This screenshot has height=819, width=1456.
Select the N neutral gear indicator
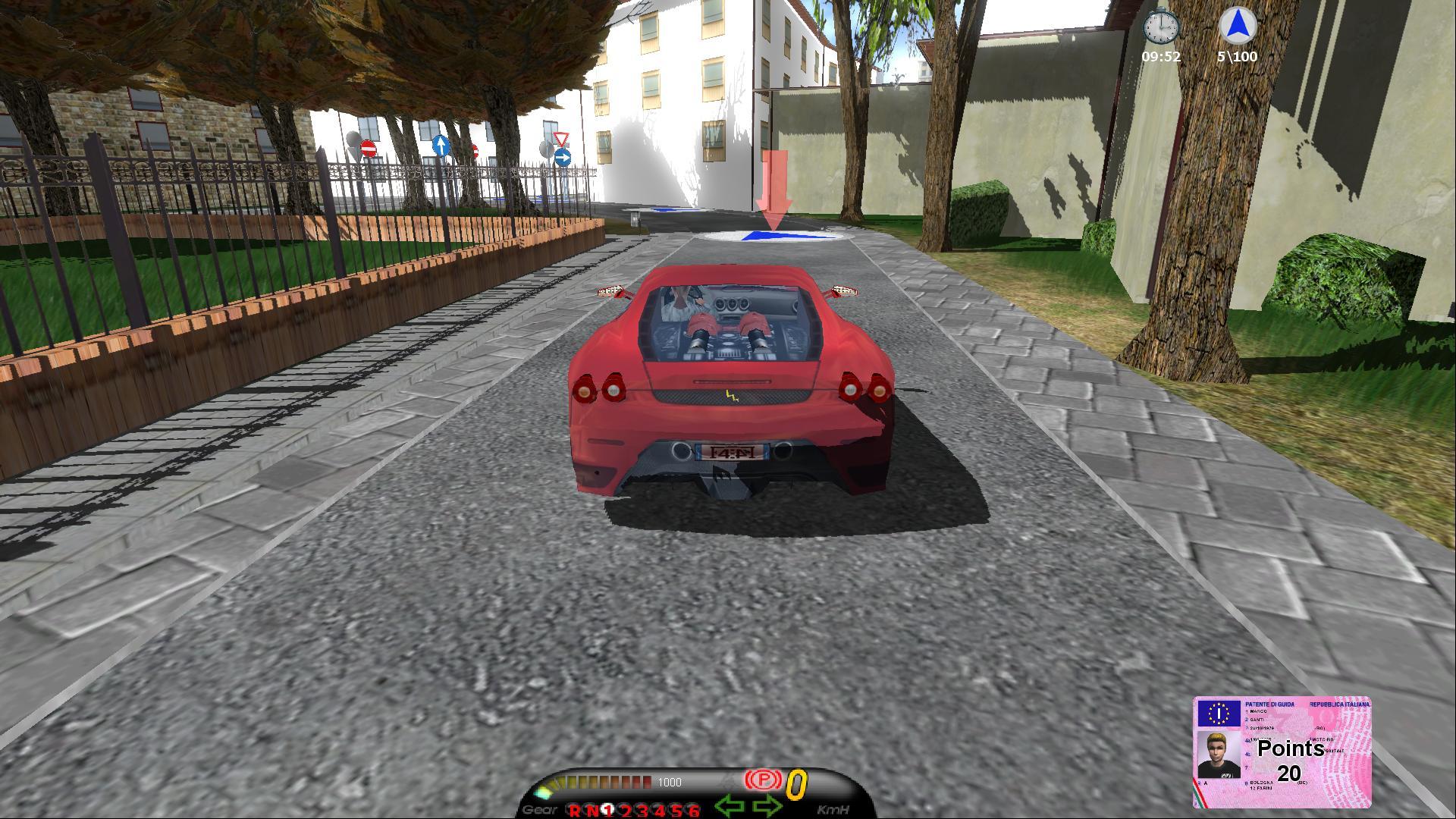click(594, 808)
